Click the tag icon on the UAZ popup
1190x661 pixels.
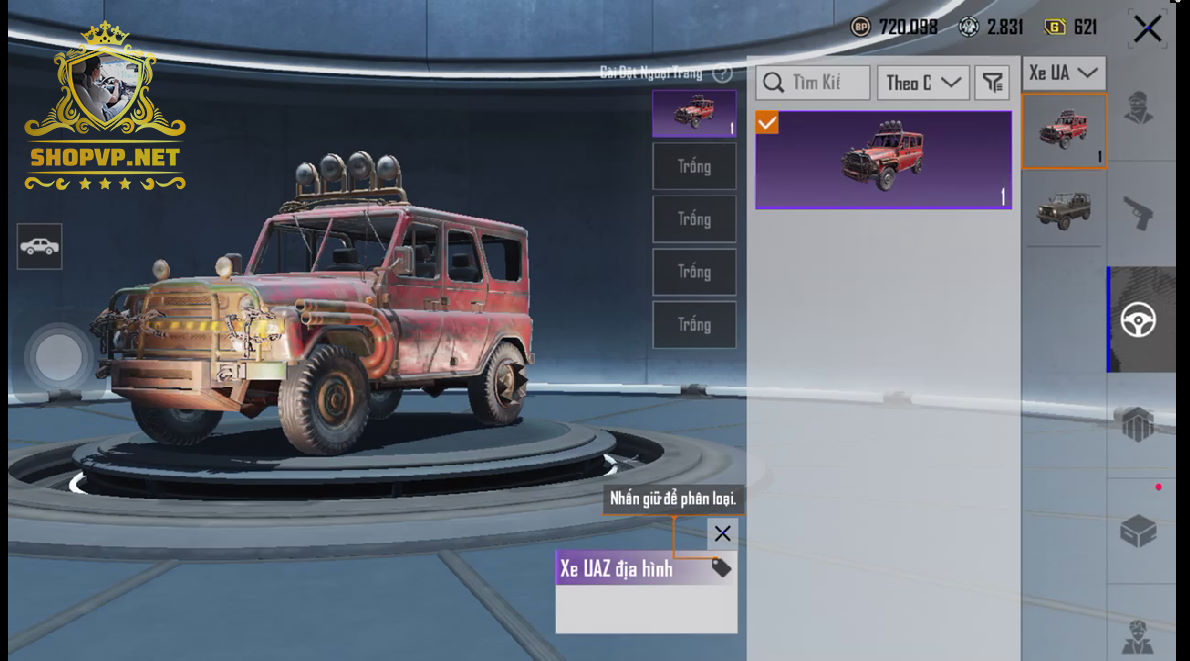tap(721, 569)
